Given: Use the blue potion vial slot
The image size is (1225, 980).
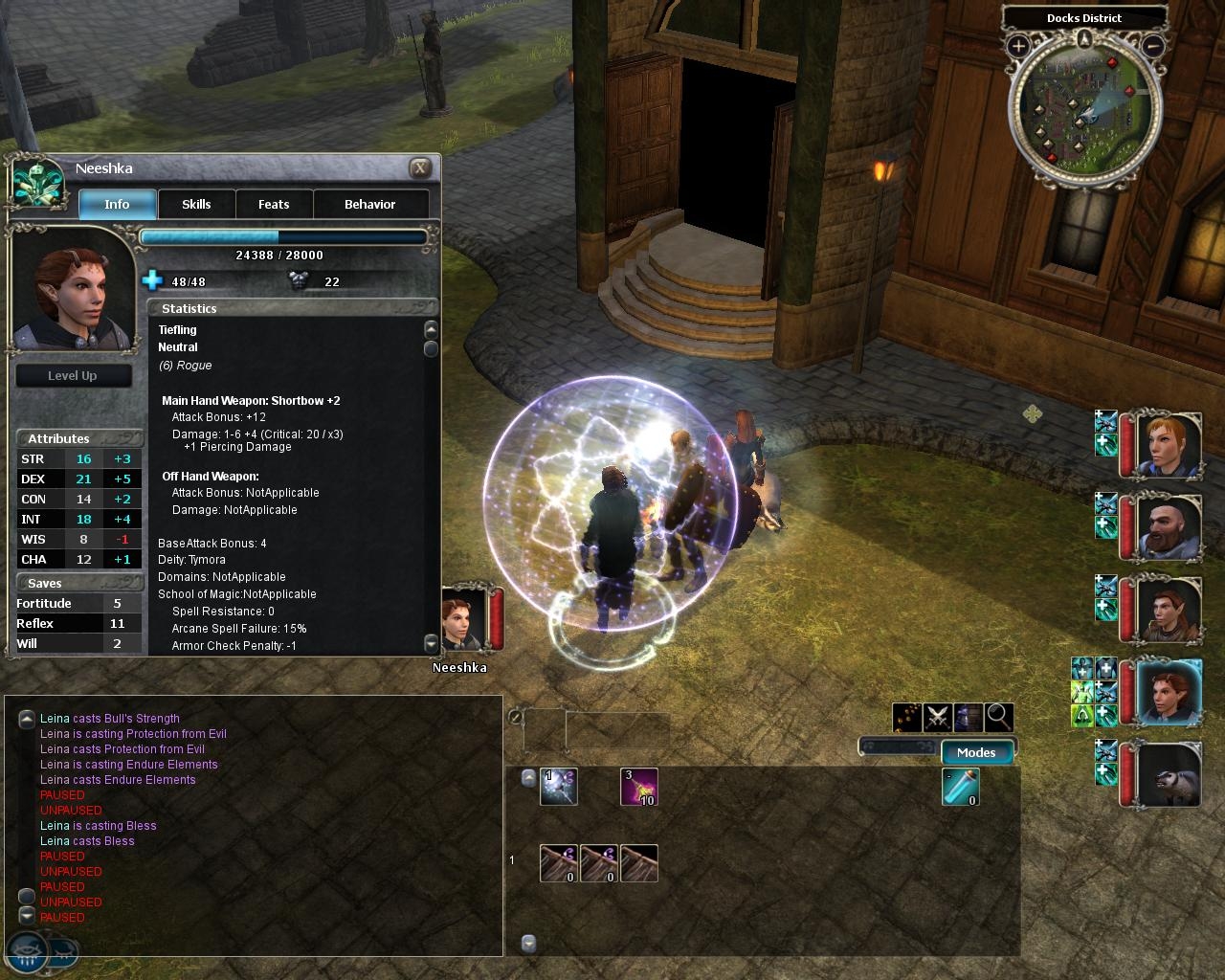Looking at the screenshot, I should point(960,787).
